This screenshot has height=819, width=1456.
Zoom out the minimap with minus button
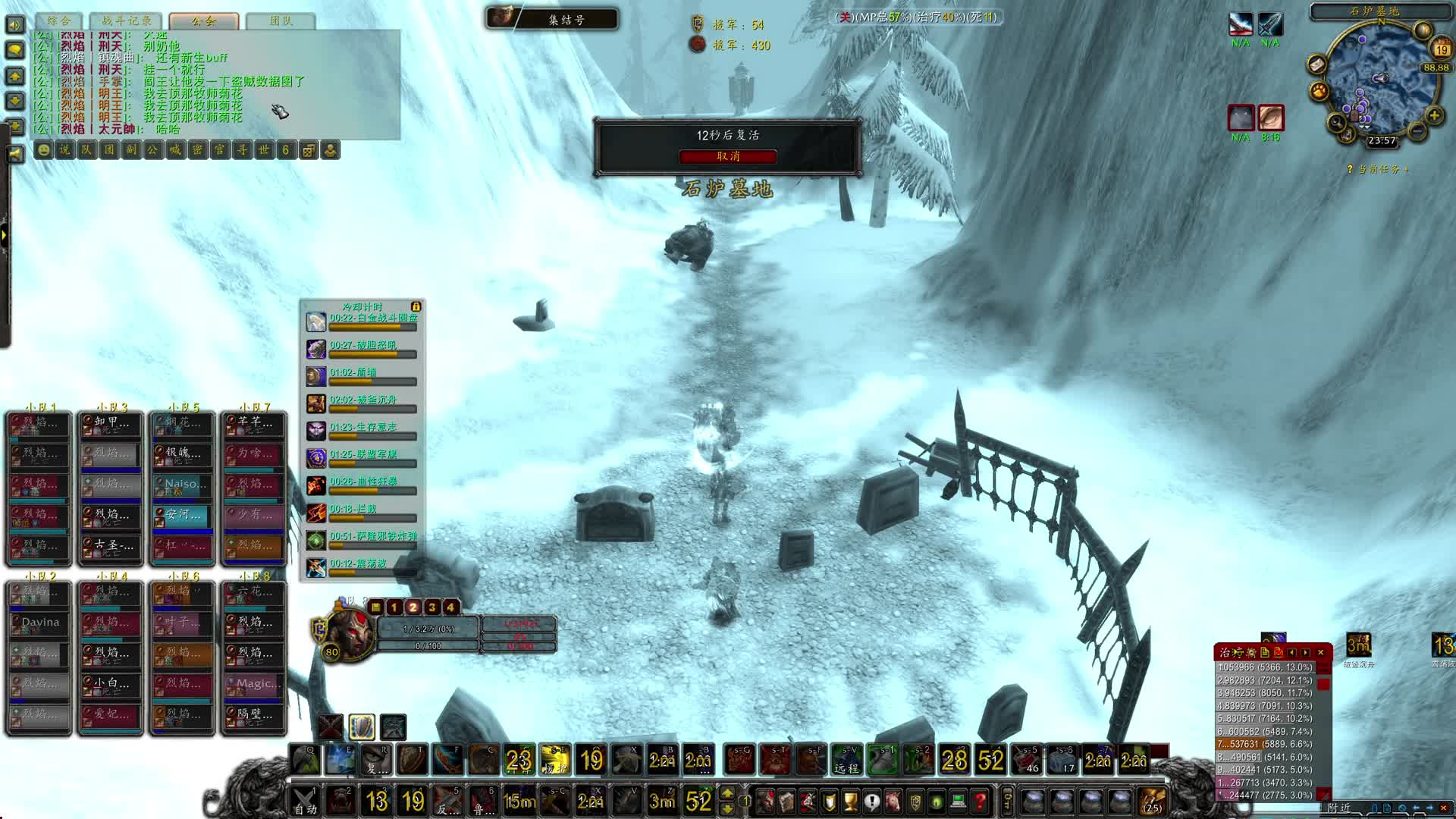coord(1417,130)
